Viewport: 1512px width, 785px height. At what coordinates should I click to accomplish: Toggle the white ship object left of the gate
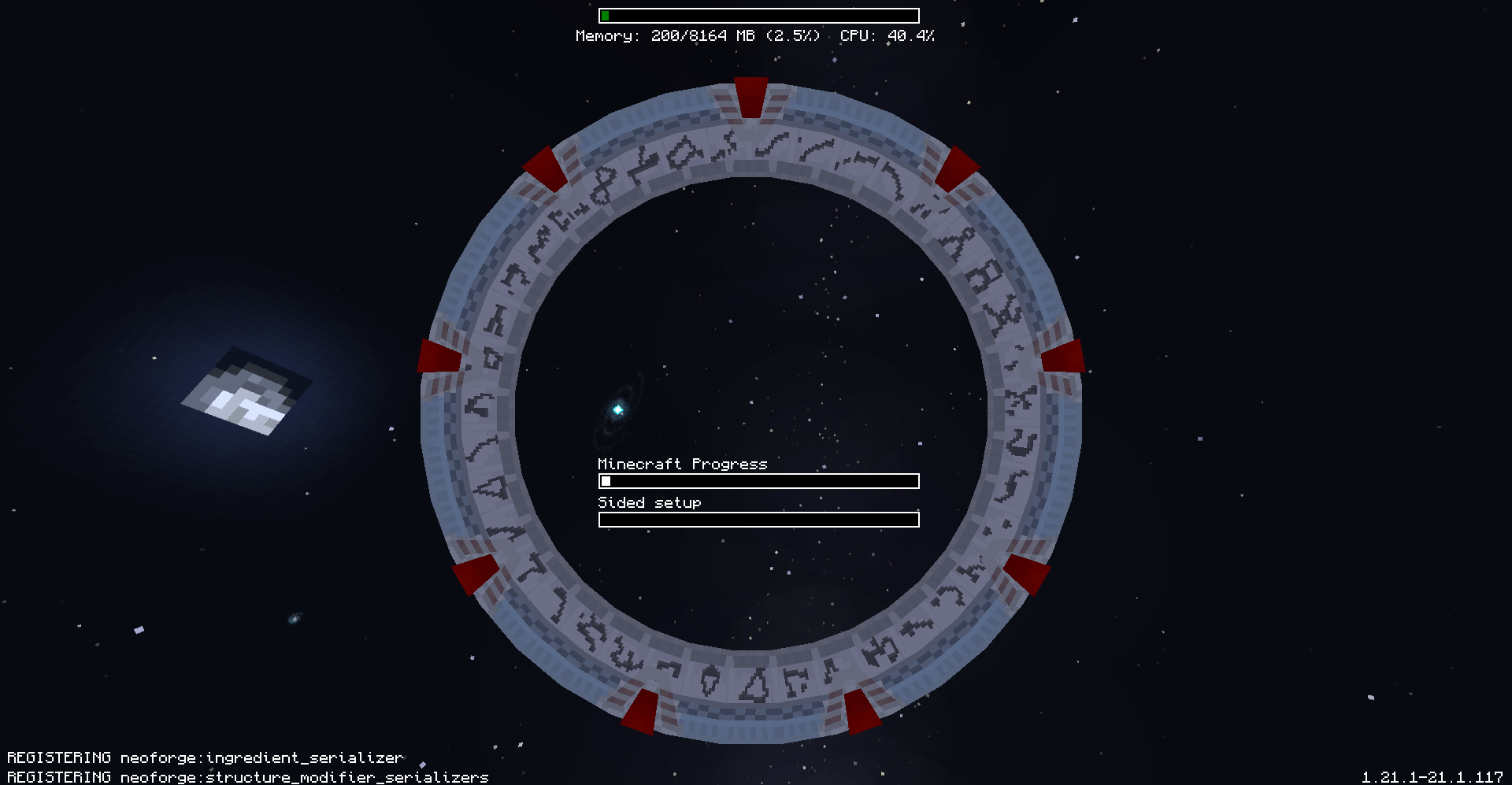pyautogui.click(x=244, y=394)
